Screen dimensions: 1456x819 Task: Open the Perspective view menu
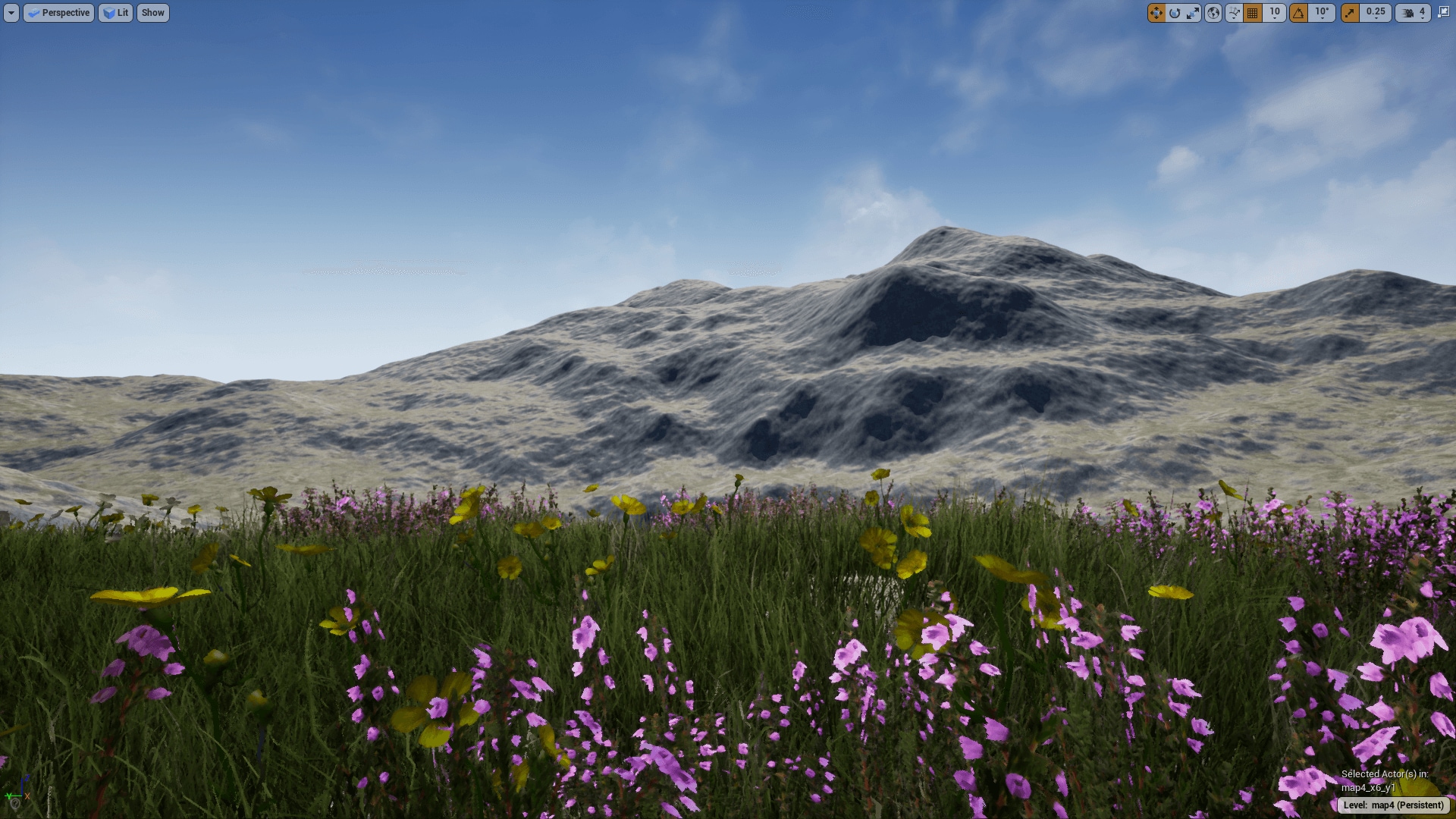(x=58, y=12)
